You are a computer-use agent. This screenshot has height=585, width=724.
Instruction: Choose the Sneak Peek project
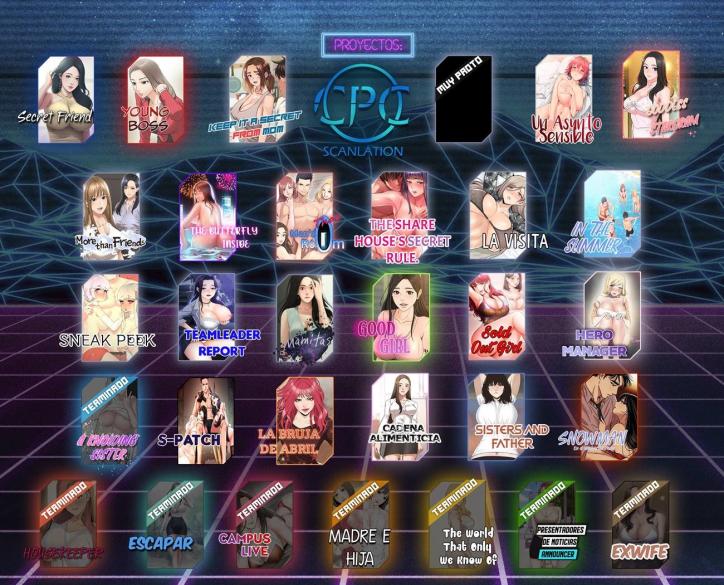click(110, 316)
